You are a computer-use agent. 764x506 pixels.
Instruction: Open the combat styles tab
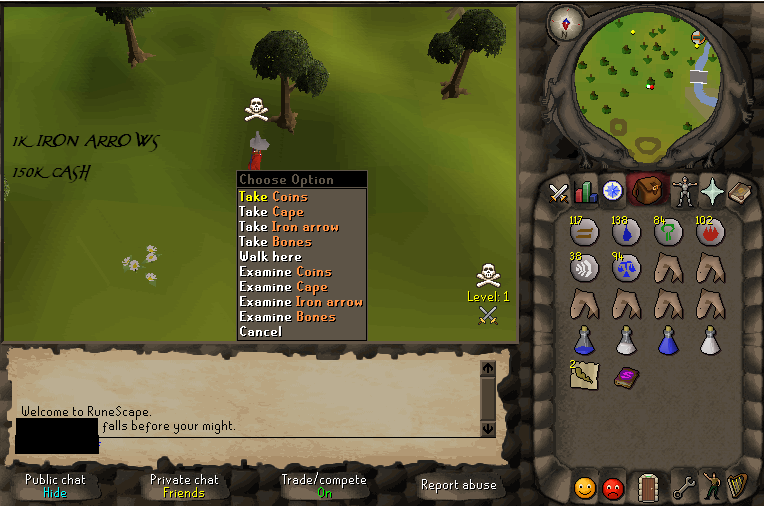(x=558, y=191)
